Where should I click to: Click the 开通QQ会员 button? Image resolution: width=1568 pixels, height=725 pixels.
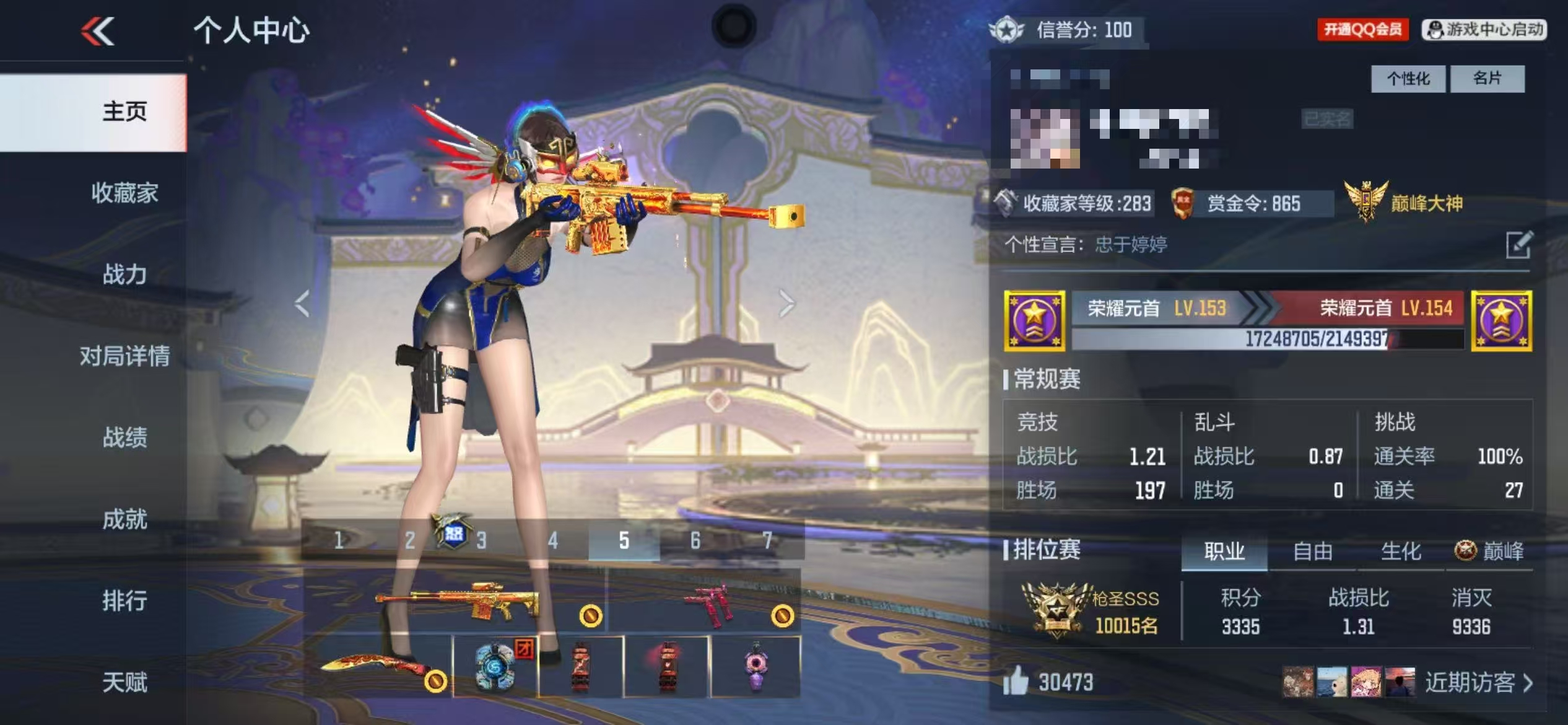point(1362,29)
